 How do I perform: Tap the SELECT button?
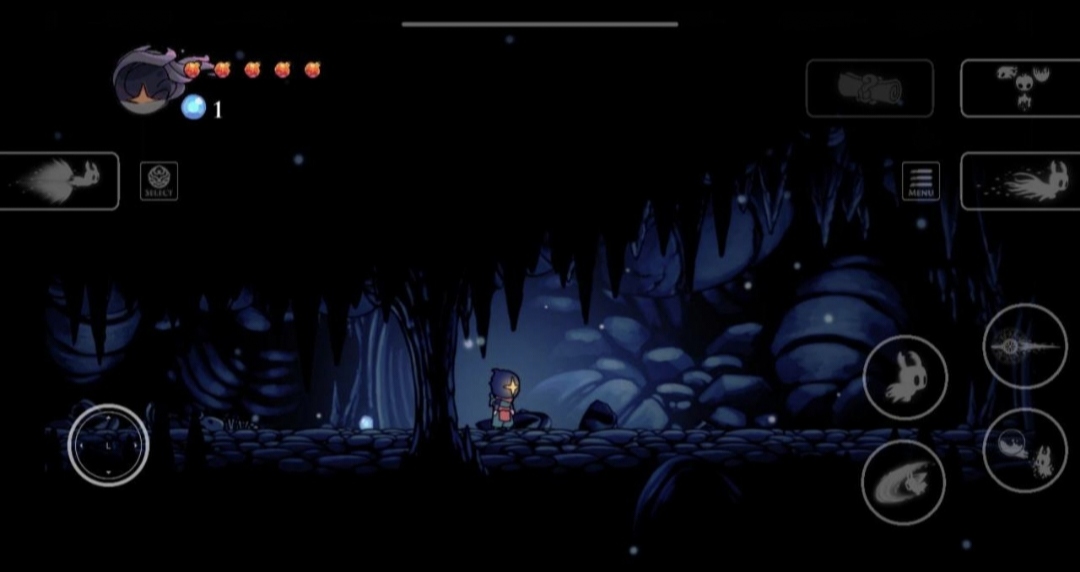pyautogui.click(x=159, y=181)
